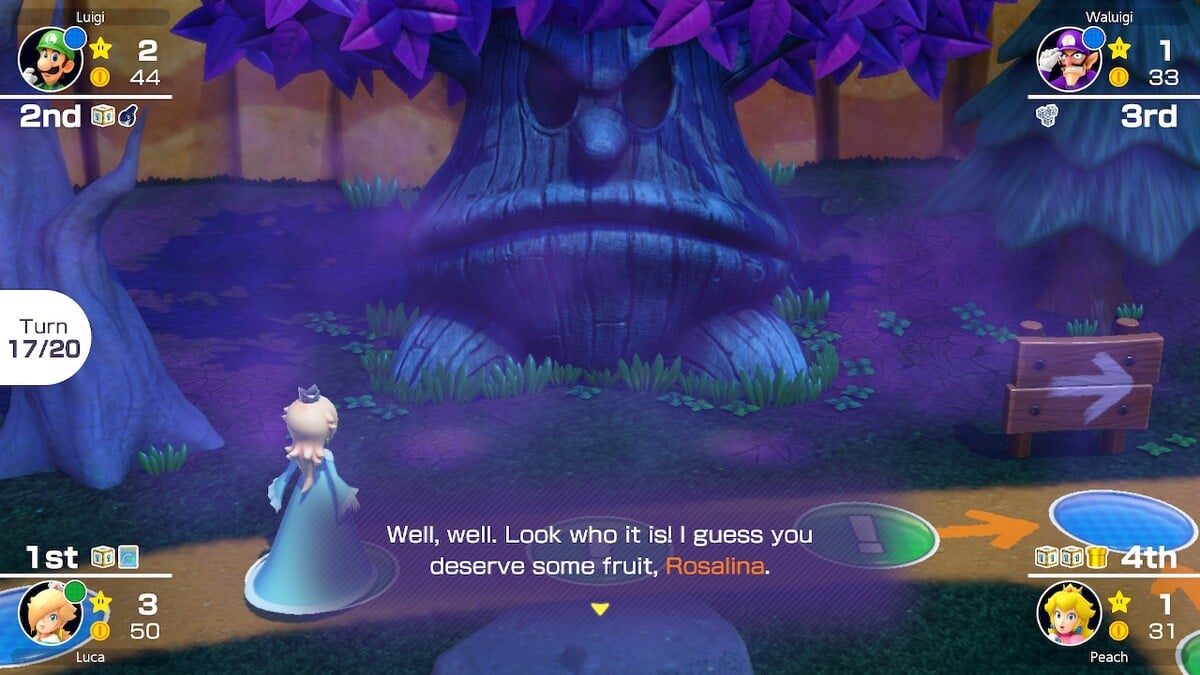The height and width of the screenshot is (675, 1200).
Task: Choose Luca's blue card item
Action: tap(127, 557)
